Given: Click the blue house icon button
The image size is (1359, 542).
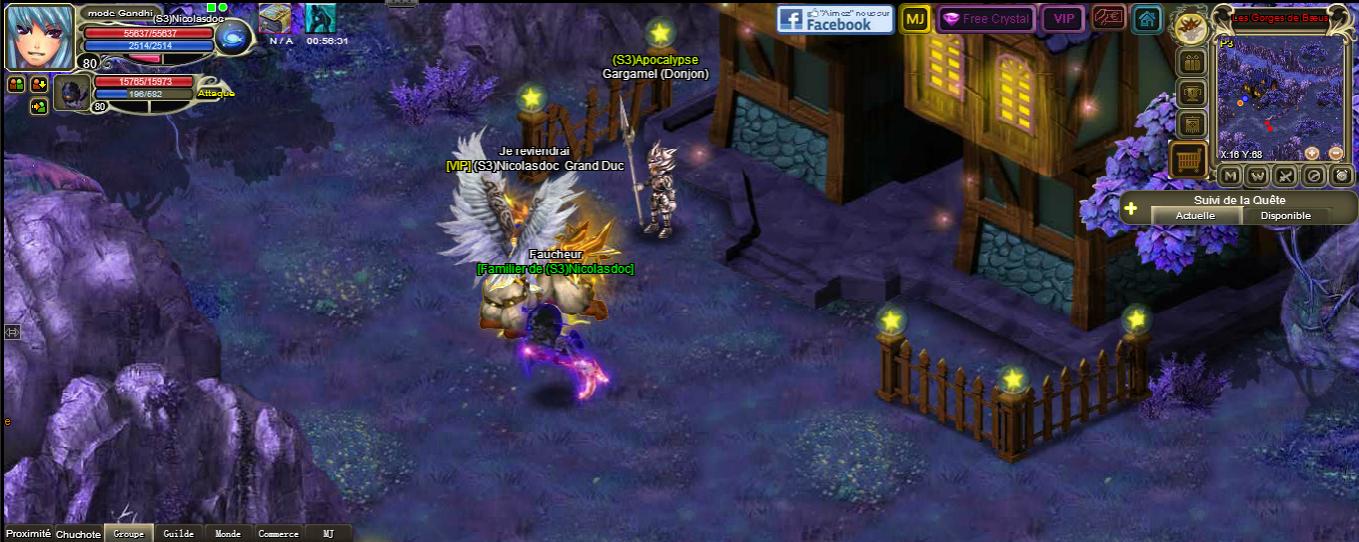Looking at the screenshot, I should pos(1147,19).
